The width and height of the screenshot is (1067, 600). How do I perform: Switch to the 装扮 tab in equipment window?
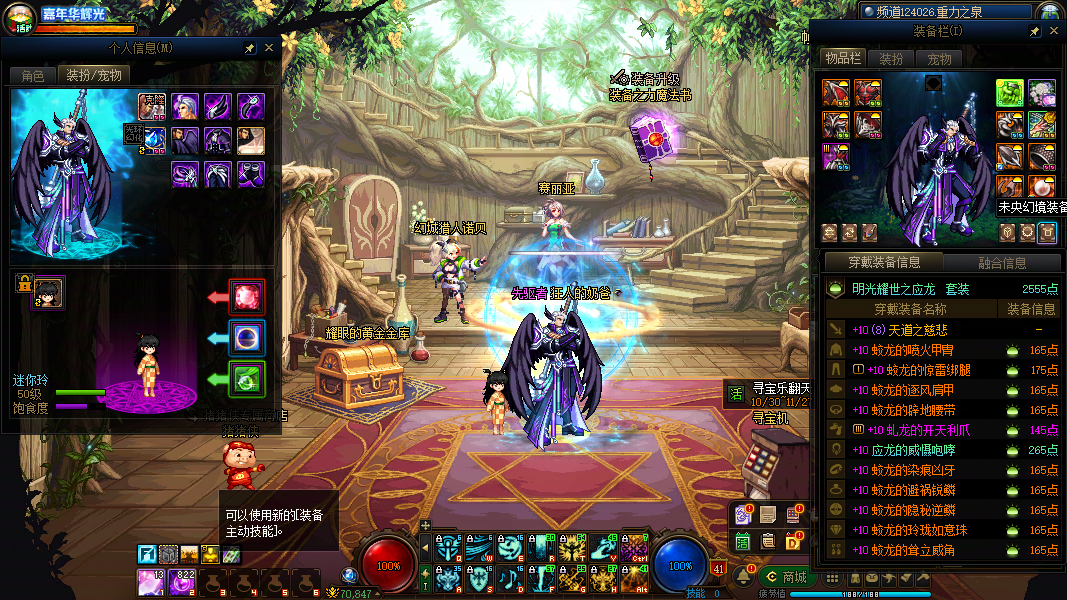point(891,59)
